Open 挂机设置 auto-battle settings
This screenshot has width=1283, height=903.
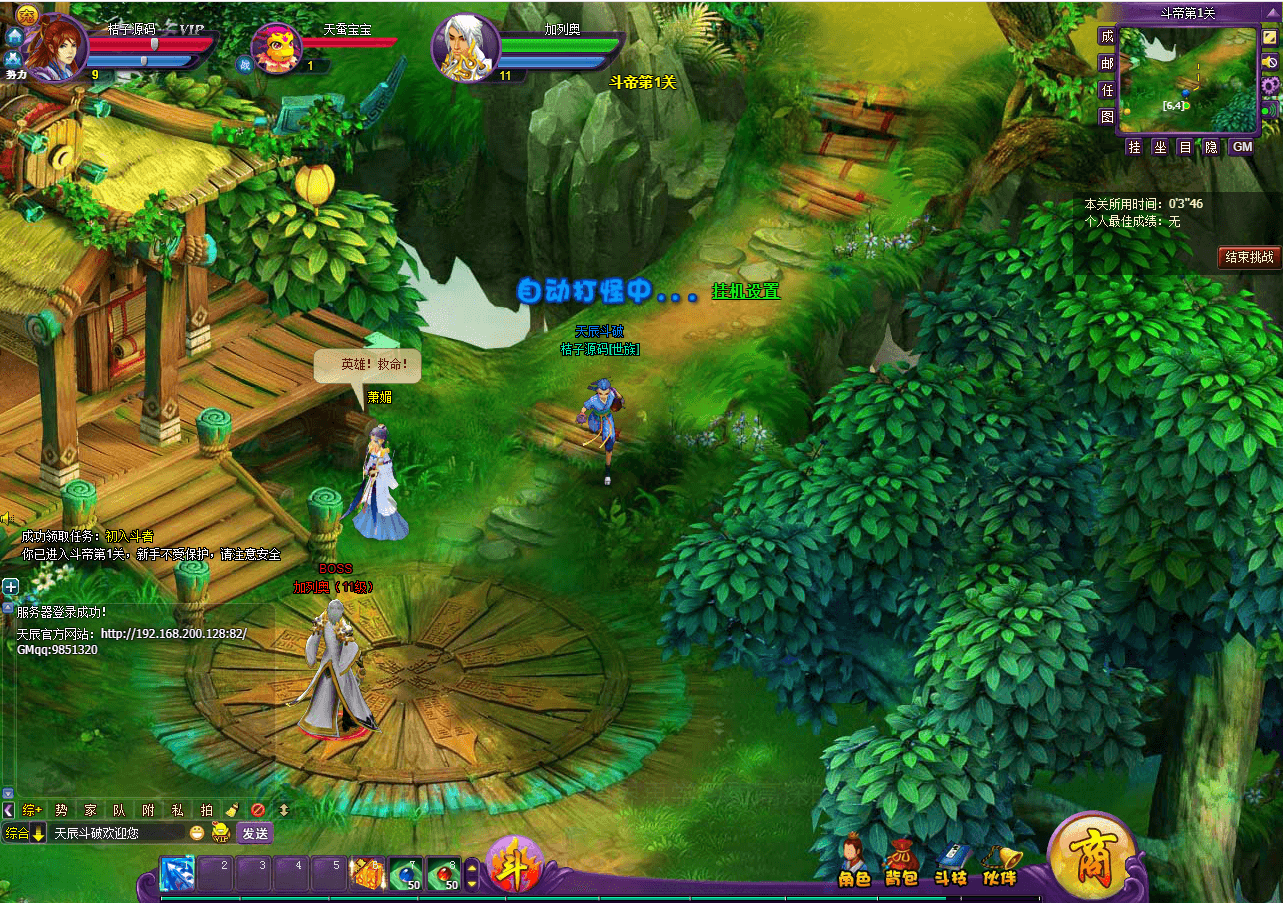pyautogui.click(x=745, y=291)
